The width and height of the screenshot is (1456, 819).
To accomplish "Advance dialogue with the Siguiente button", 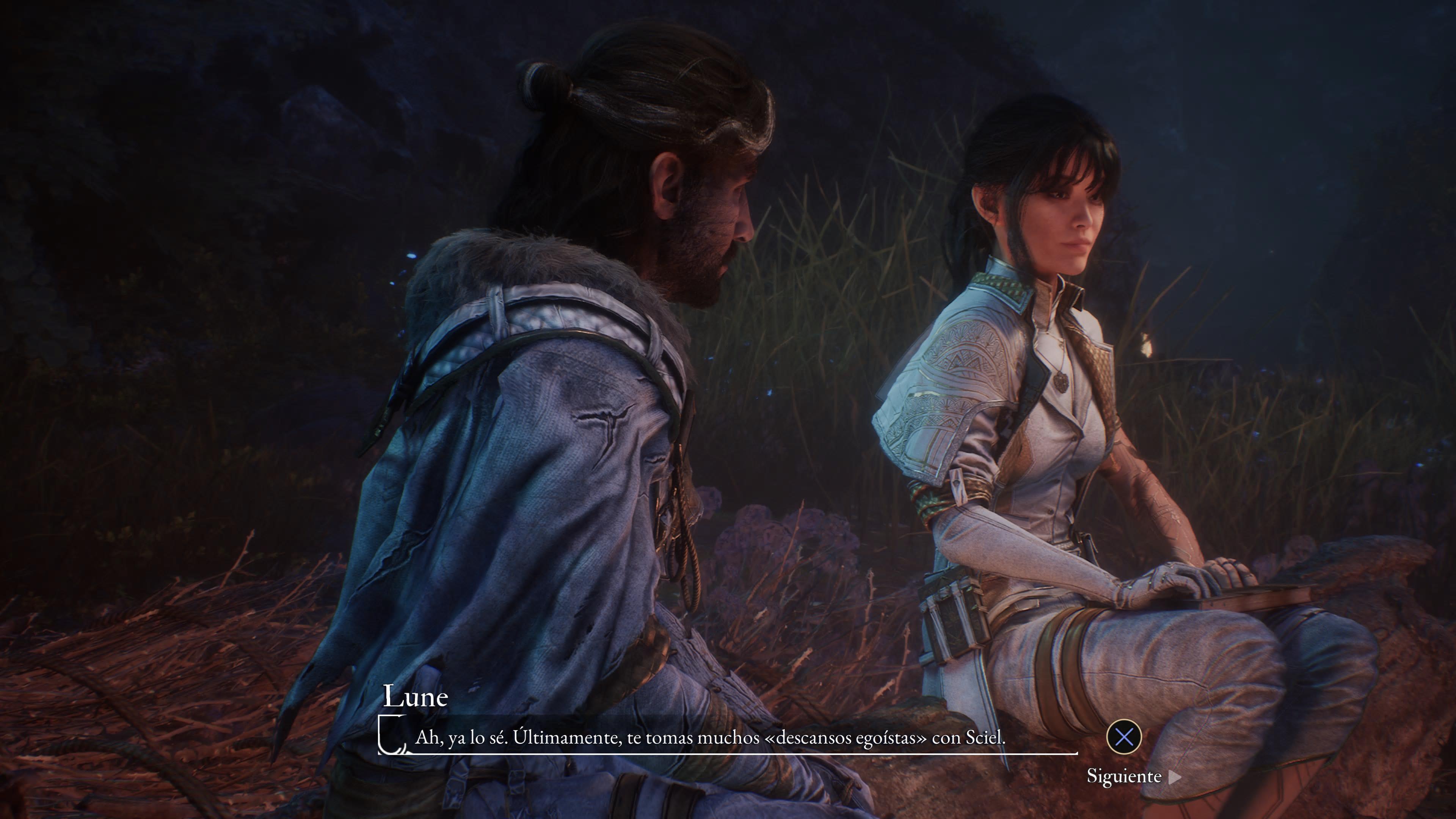I will [x=1133, y=777].
